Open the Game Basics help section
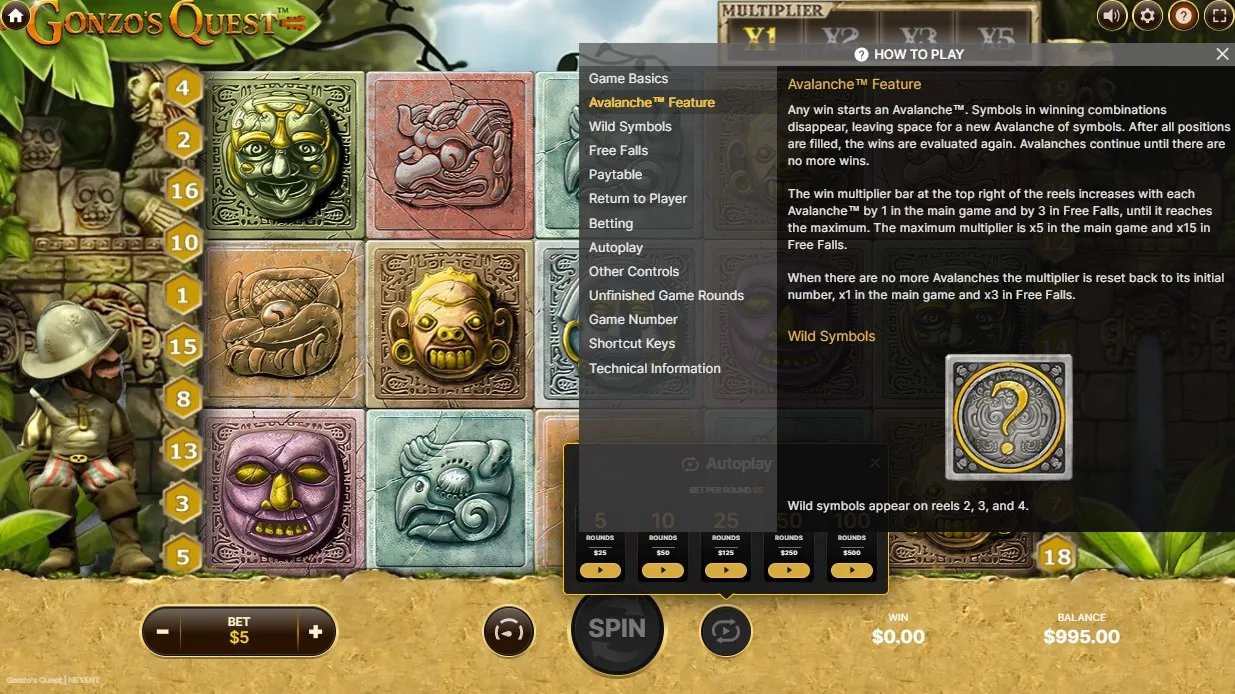 click(628, 78)
